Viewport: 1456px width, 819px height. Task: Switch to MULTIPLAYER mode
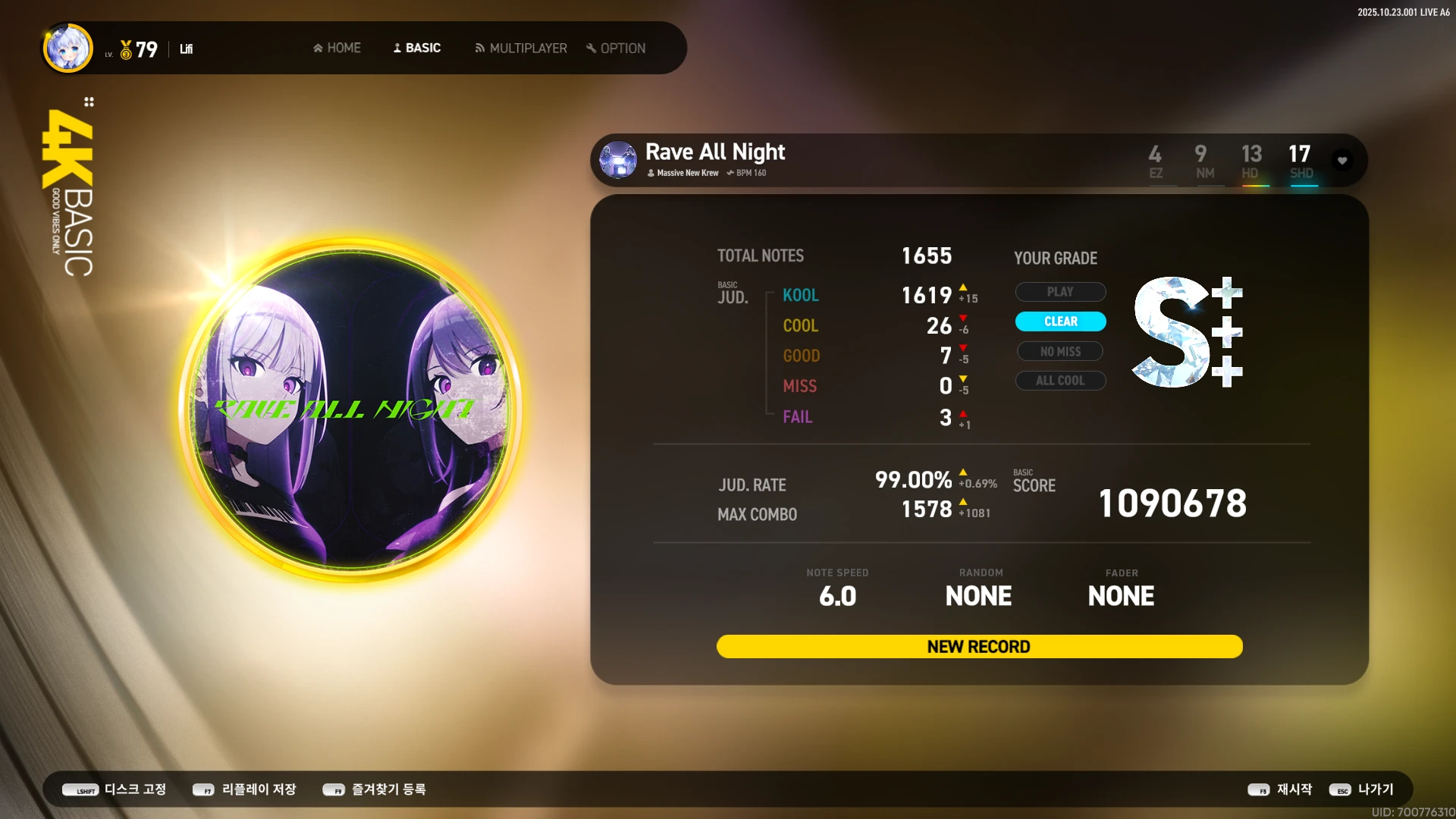click(520, 48)
